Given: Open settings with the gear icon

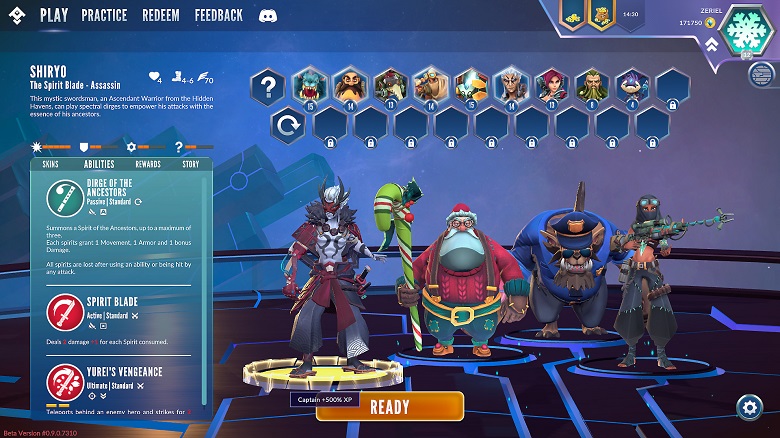Looking at the screenshot, I should 749,406.
